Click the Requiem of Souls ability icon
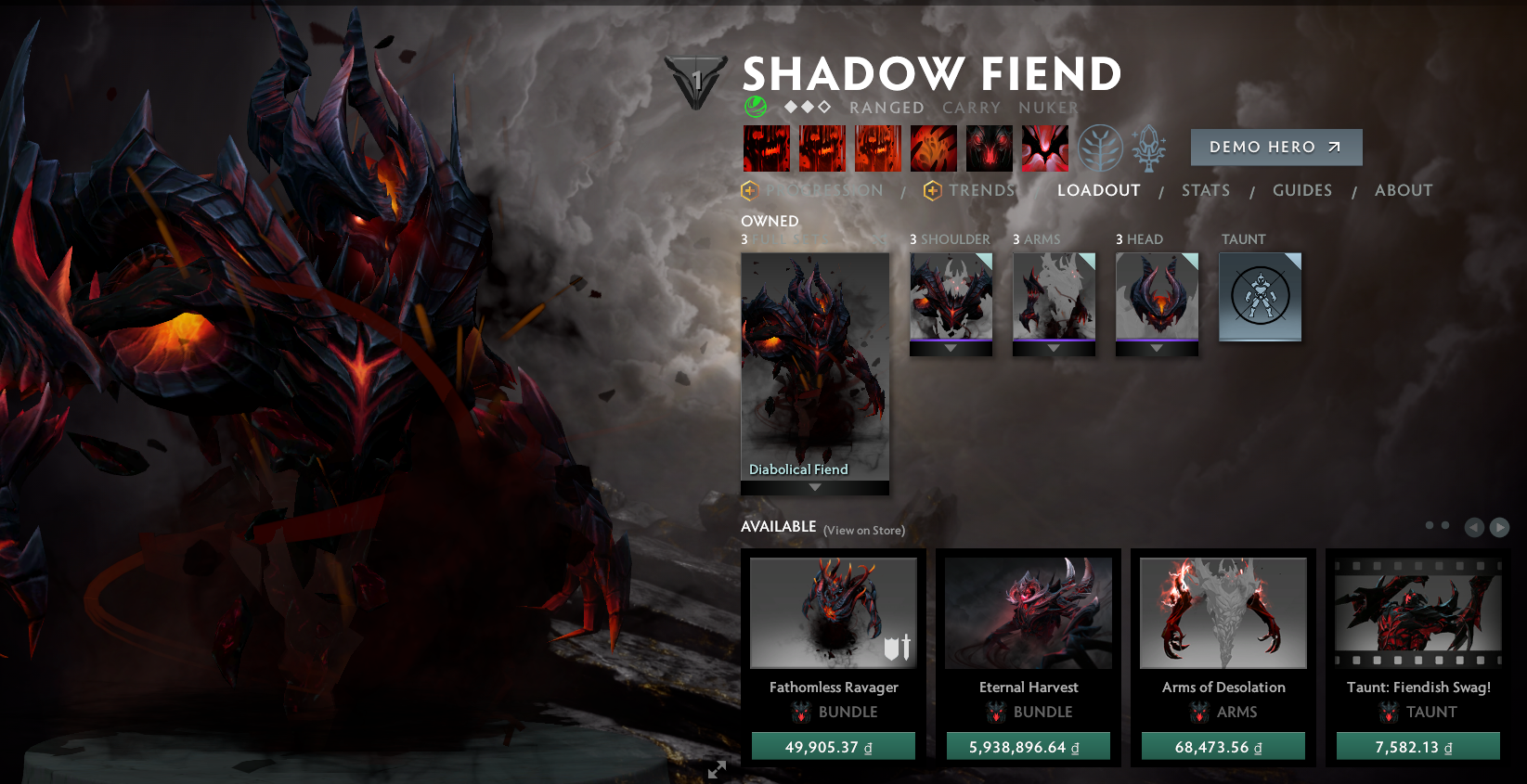This screenshot has height=784, width=1527. 1044,148
